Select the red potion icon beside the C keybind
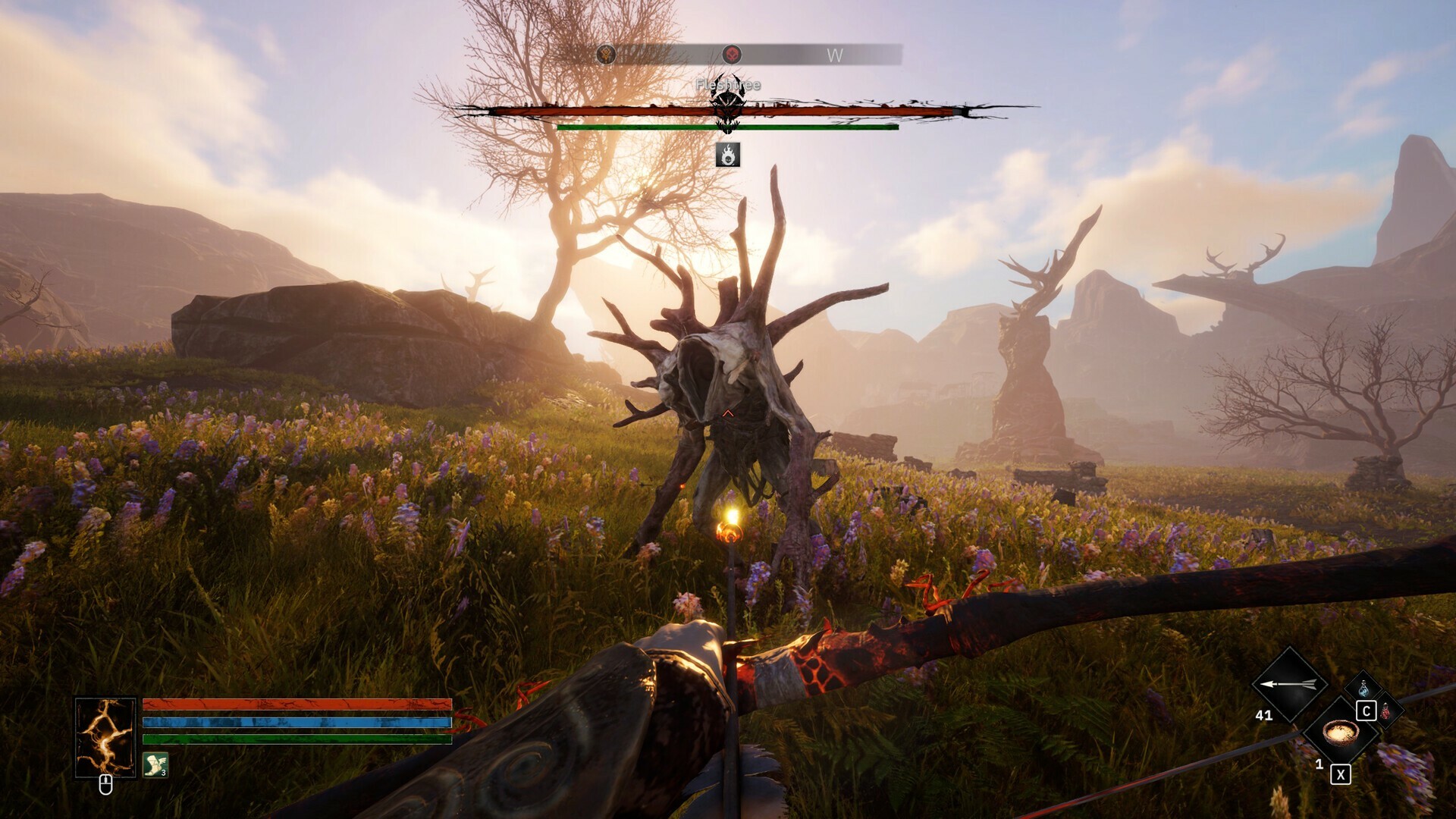The height and width of the screenshot is (819, 1456). coord(1386,711)
